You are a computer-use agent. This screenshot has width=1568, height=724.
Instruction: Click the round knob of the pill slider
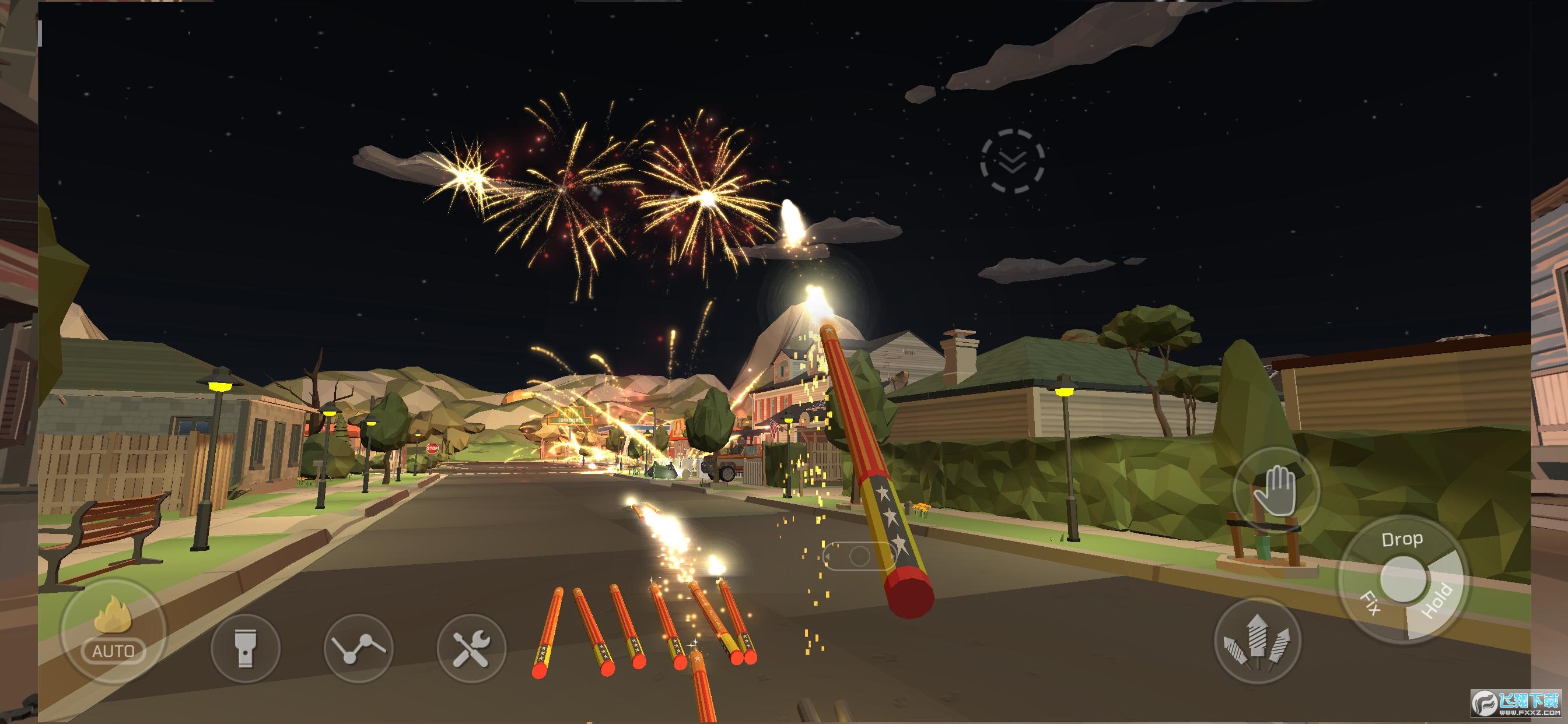coord(859,556)
